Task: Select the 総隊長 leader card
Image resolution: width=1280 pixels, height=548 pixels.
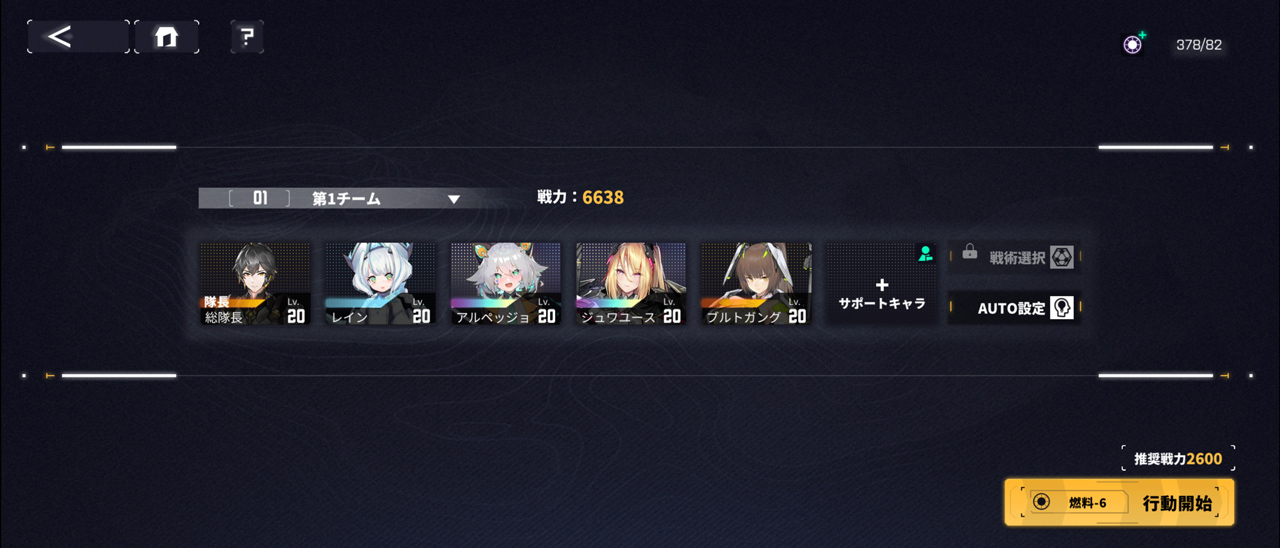Action: tap(254, 284)
